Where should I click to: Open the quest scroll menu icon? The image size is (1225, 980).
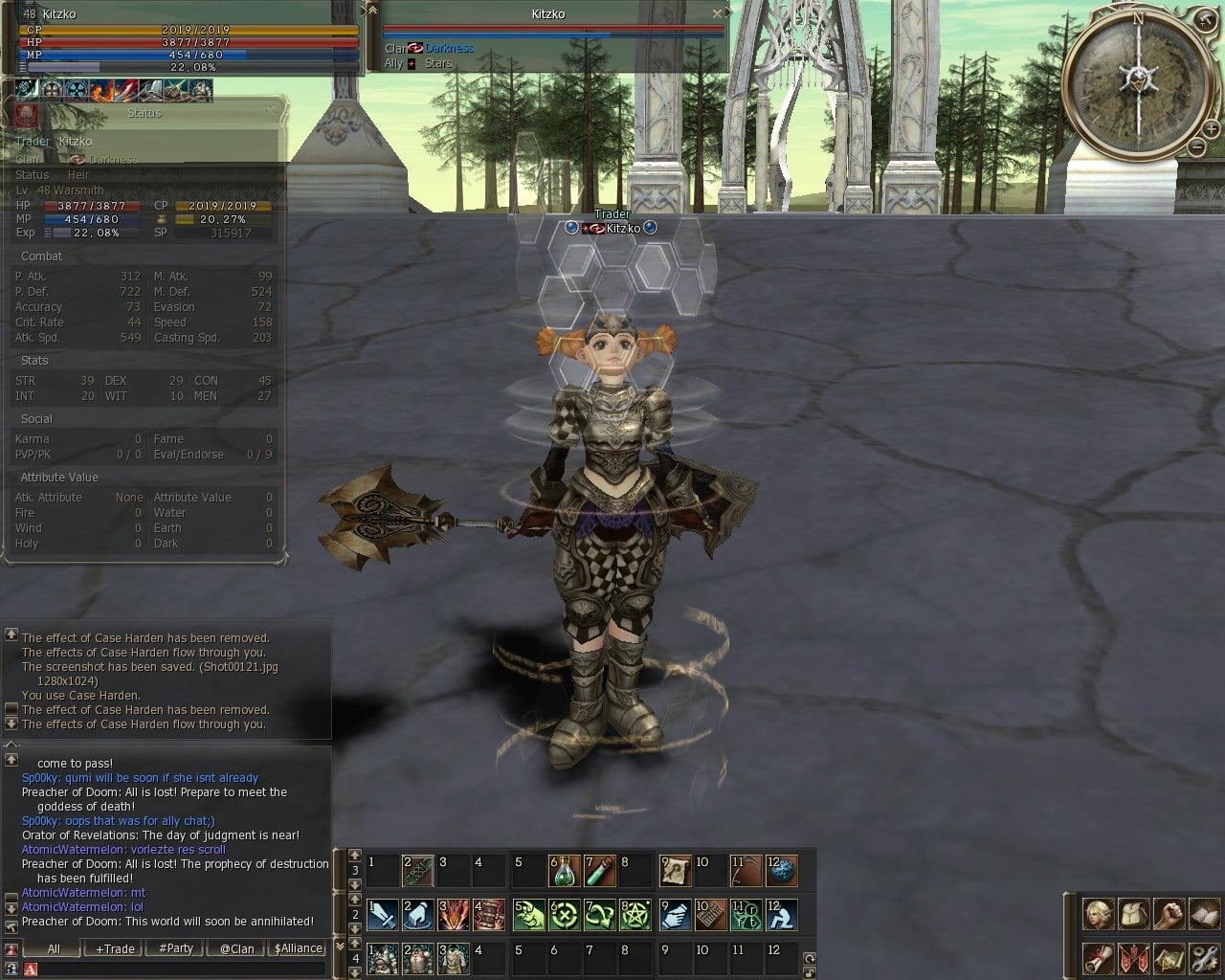tap(1097, 957)
